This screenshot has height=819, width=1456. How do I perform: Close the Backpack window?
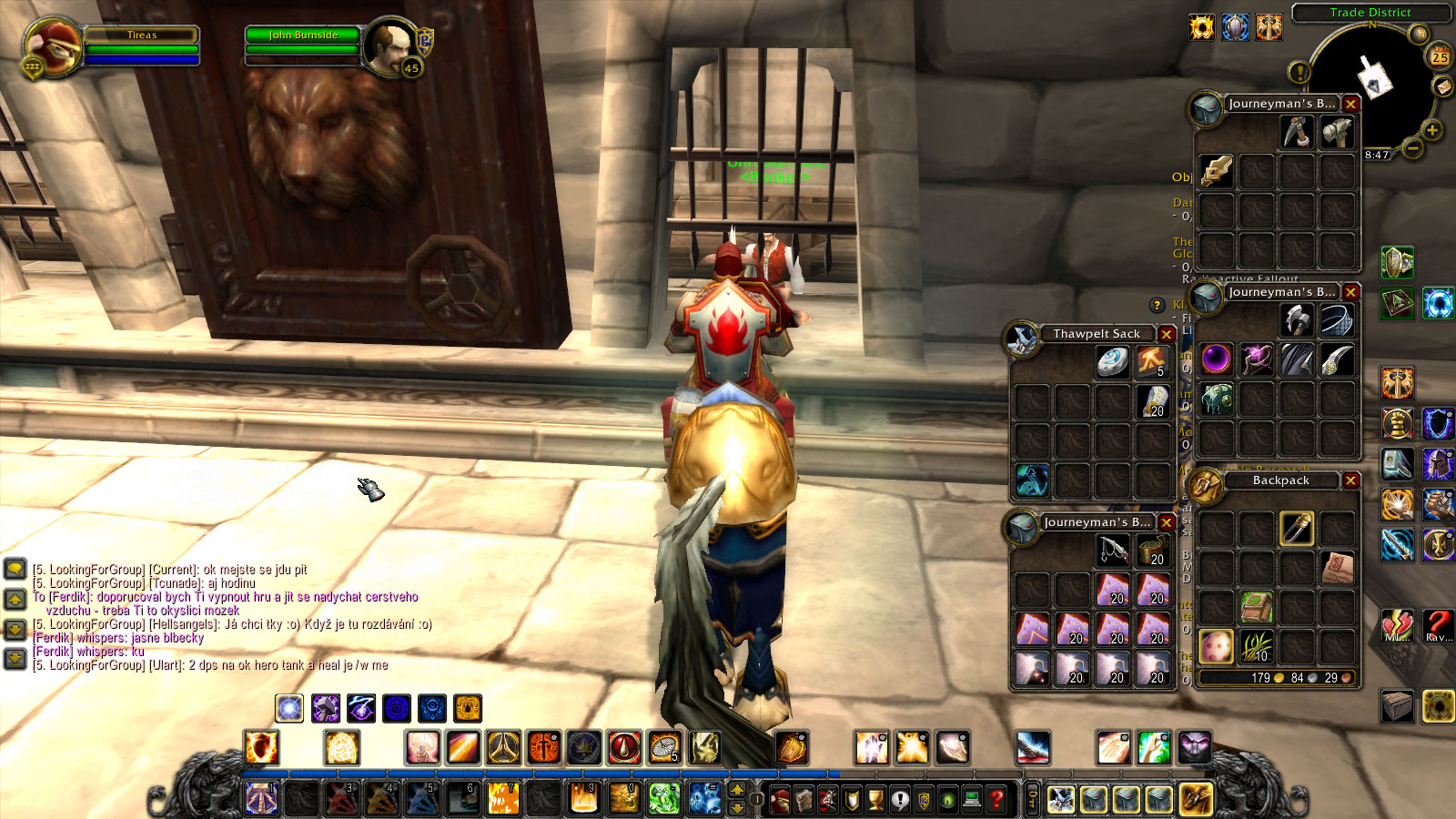(x=1350, y=480)
